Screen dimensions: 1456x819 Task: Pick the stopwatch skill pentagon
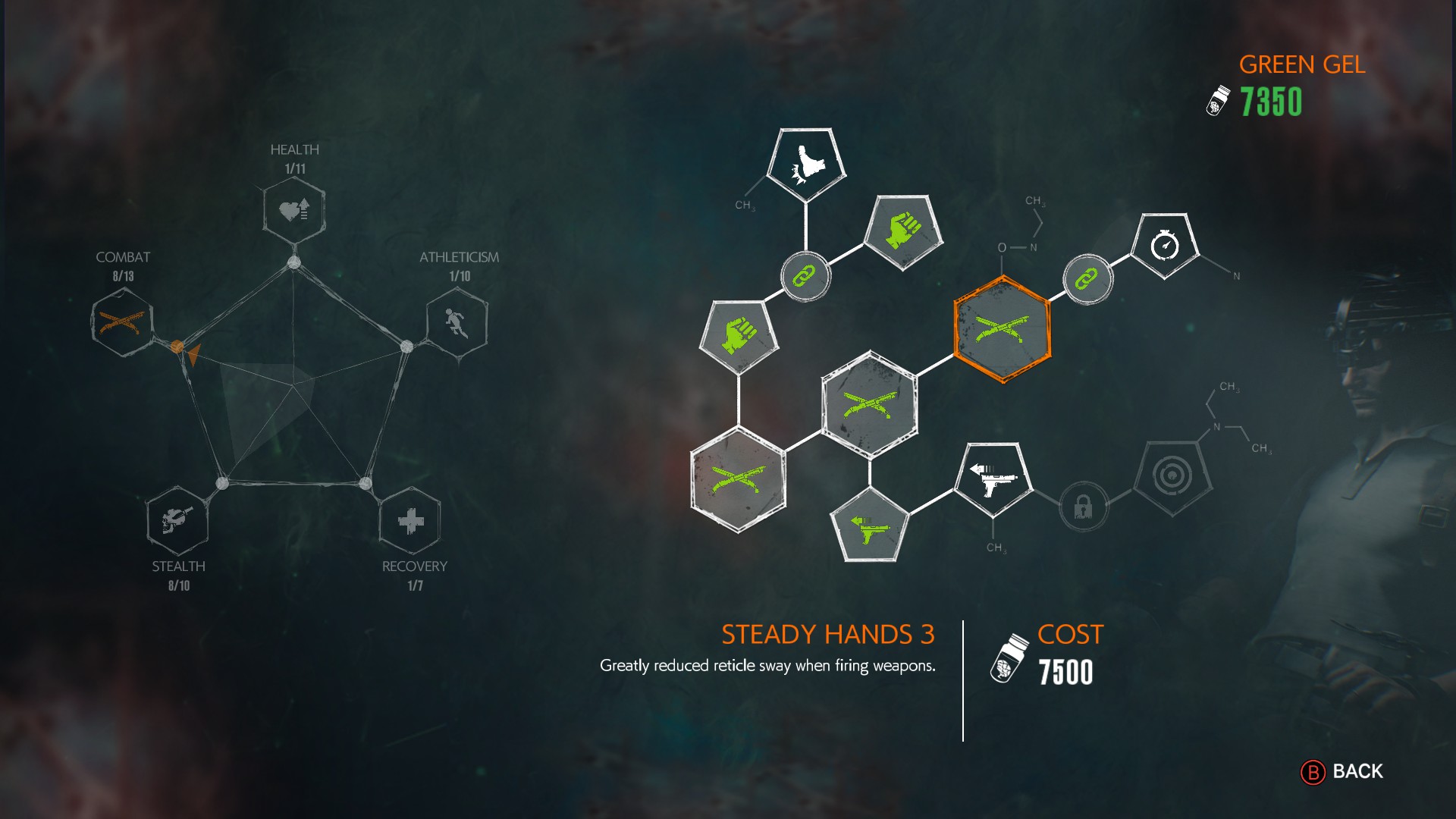pos(1164,246)
